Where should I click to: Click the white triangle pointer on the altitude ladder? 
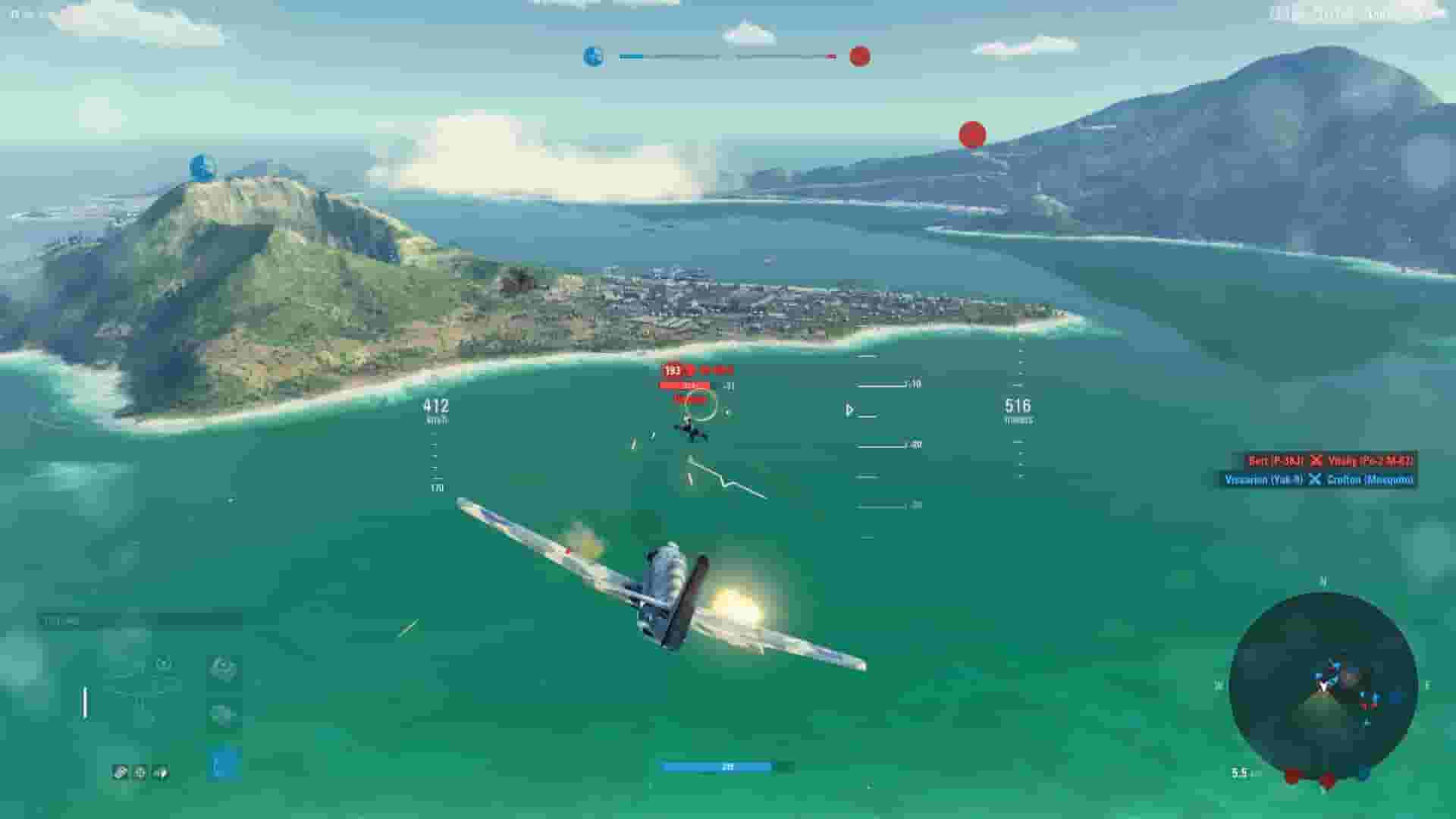tap(850, 409)
